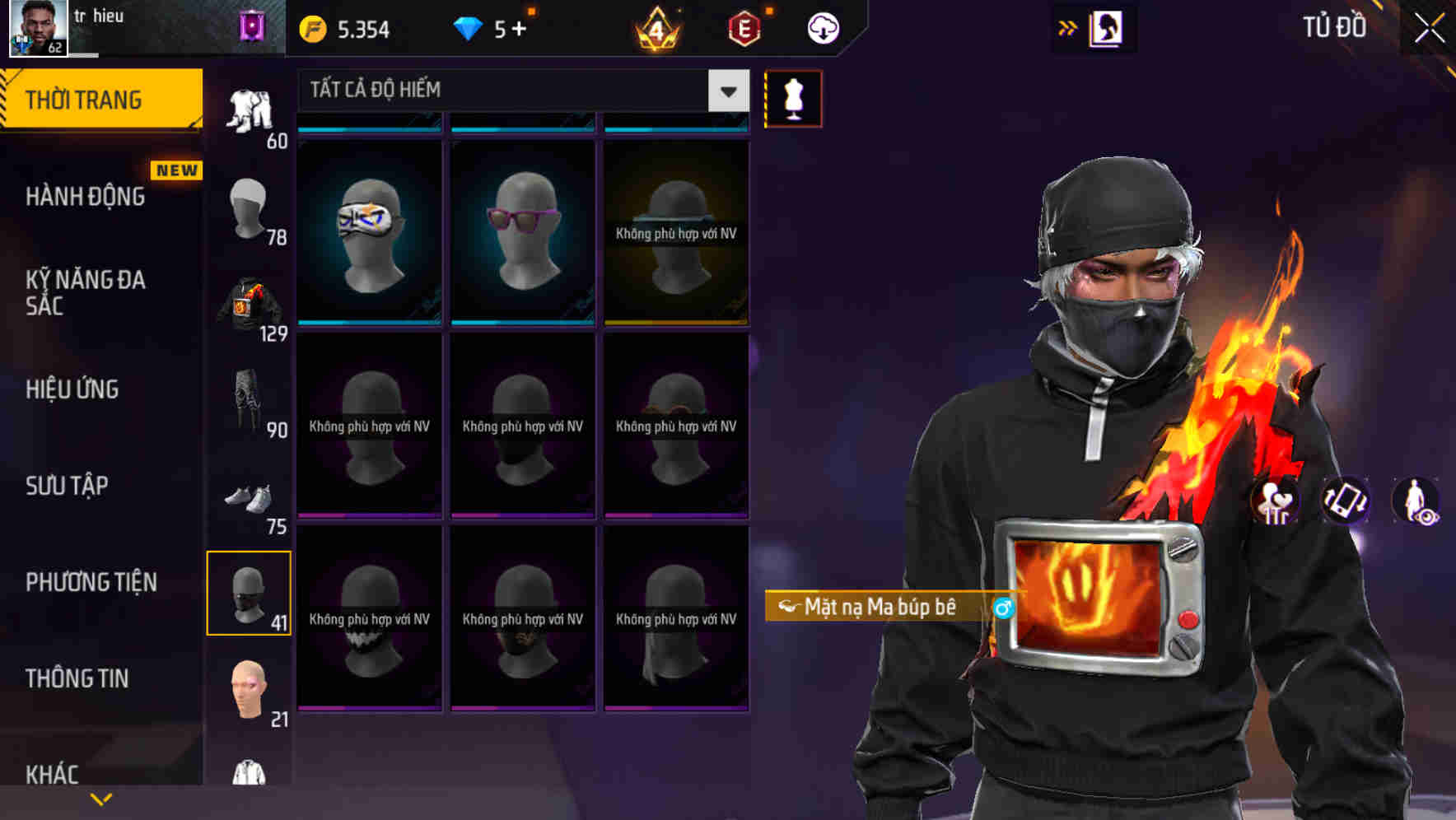Click the purple vault icon near player name
Viewport: 1456px width, 820px height.
pos(250,25)
